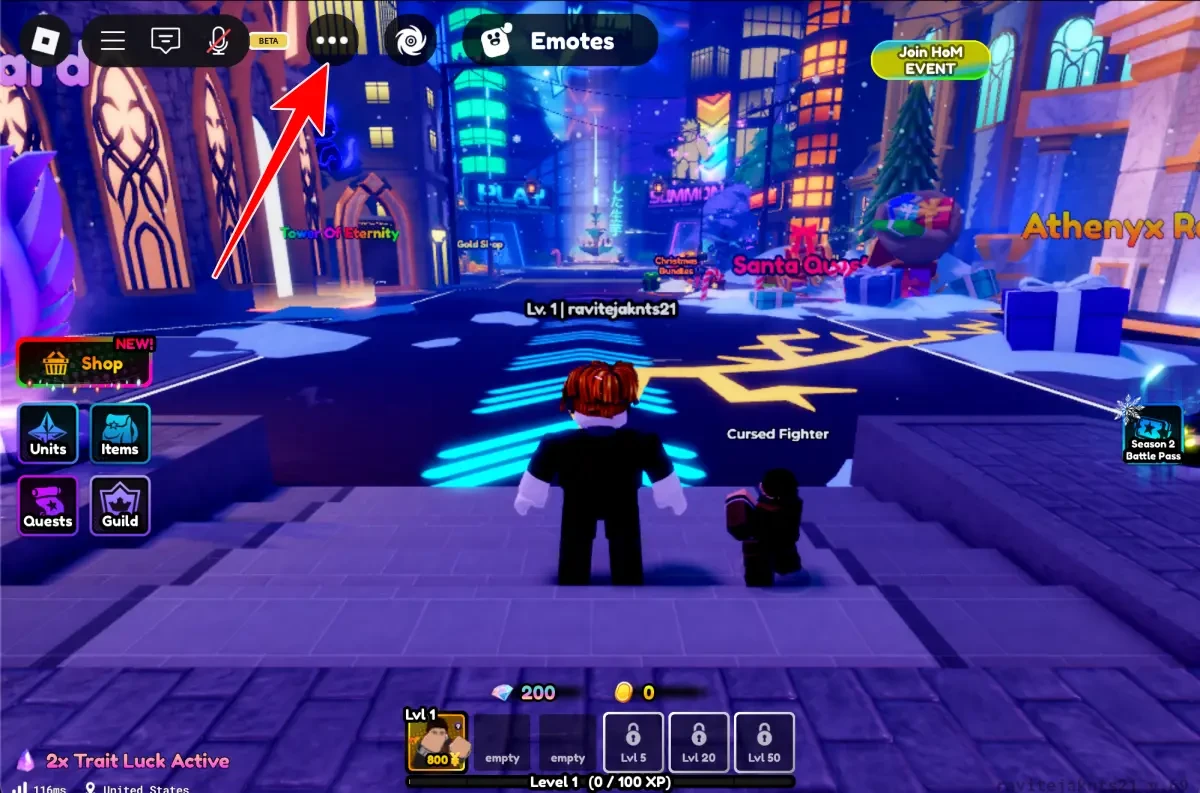1200x793 pixels.
Task: Open the Shop
Action: click(x=84, y=363)
